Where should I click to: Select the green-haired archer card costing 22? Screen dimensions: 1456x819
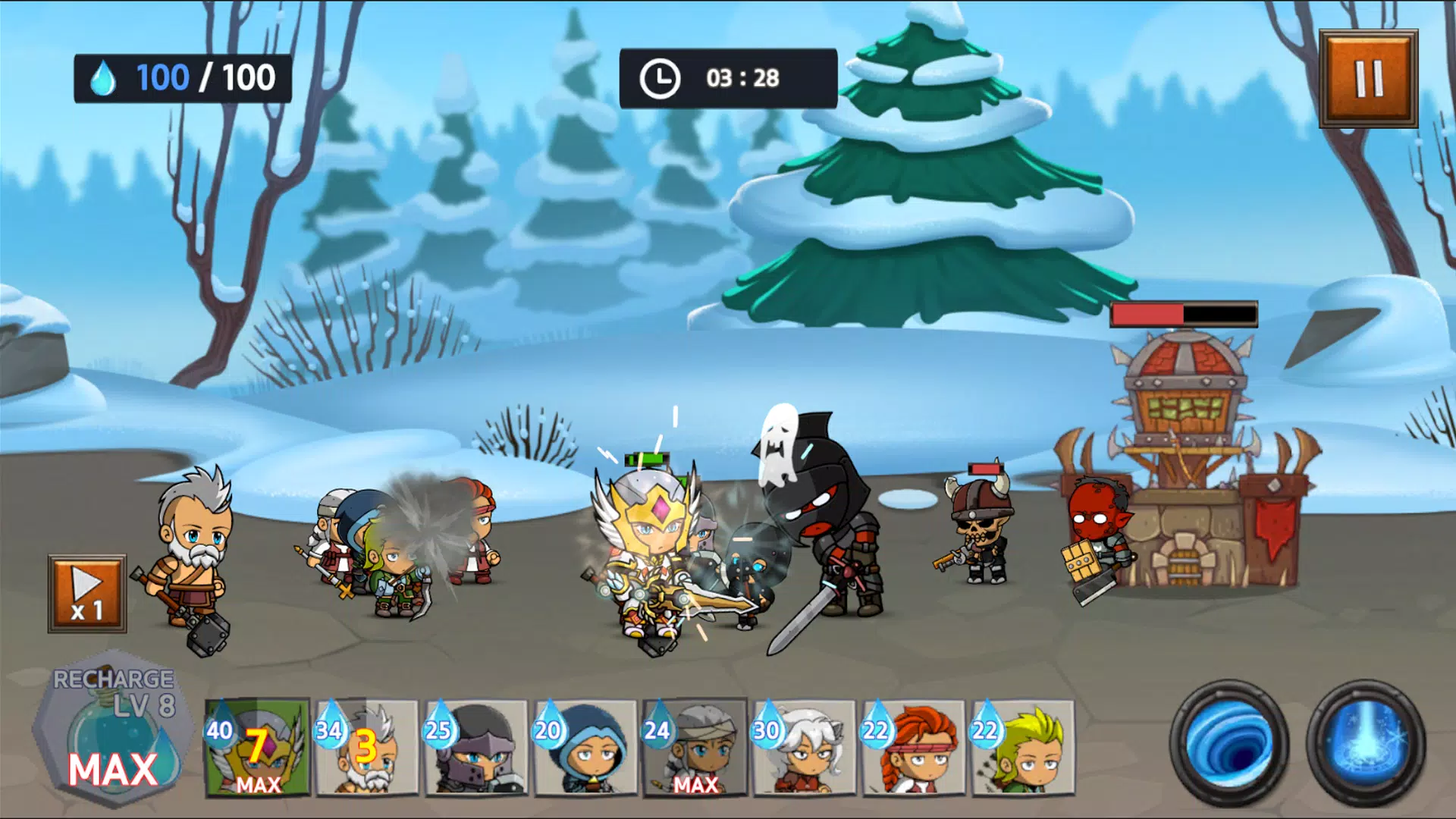[1022, 748]
